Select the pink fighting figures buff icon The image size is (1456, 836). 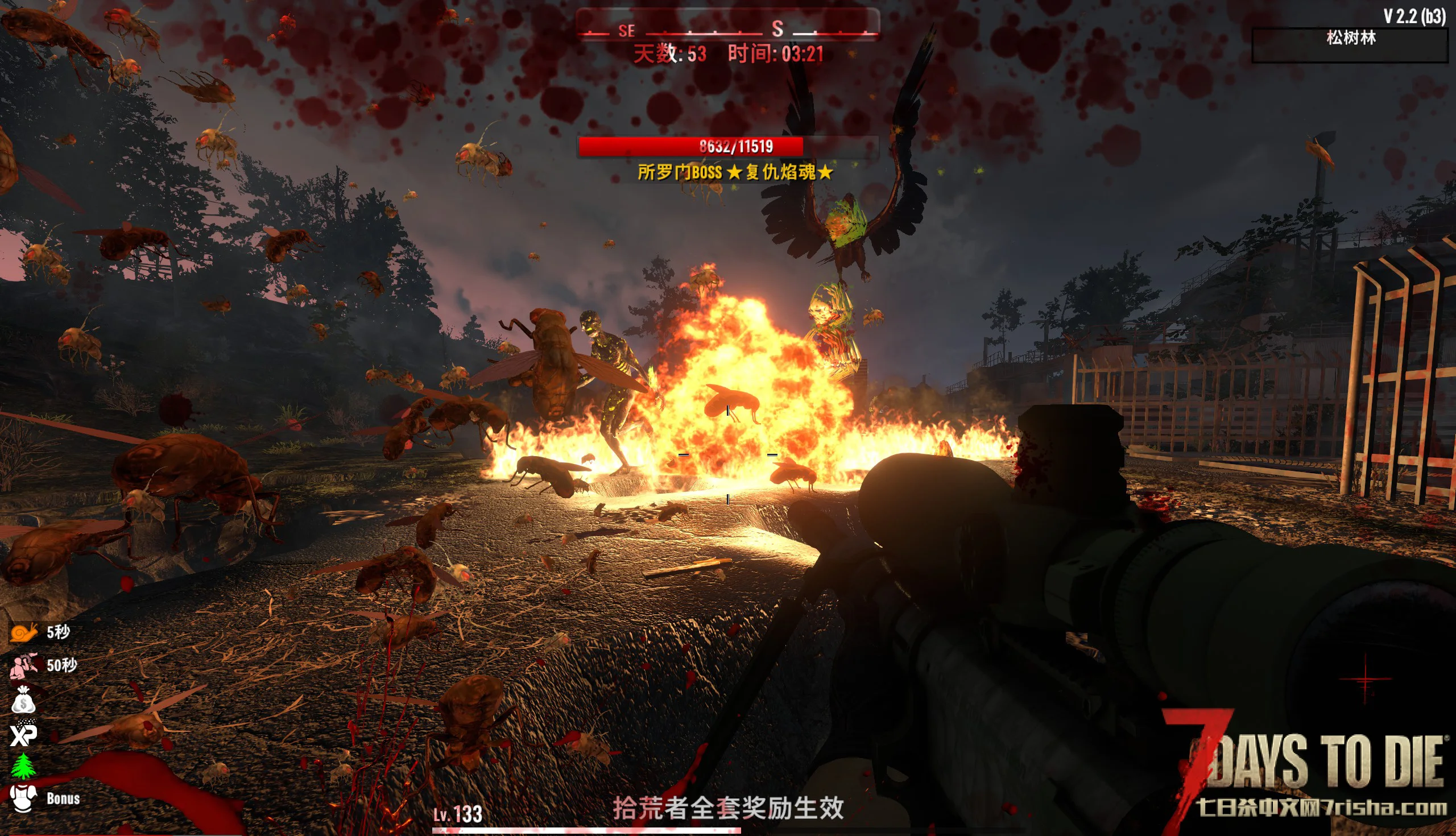(x=23, y=666)
